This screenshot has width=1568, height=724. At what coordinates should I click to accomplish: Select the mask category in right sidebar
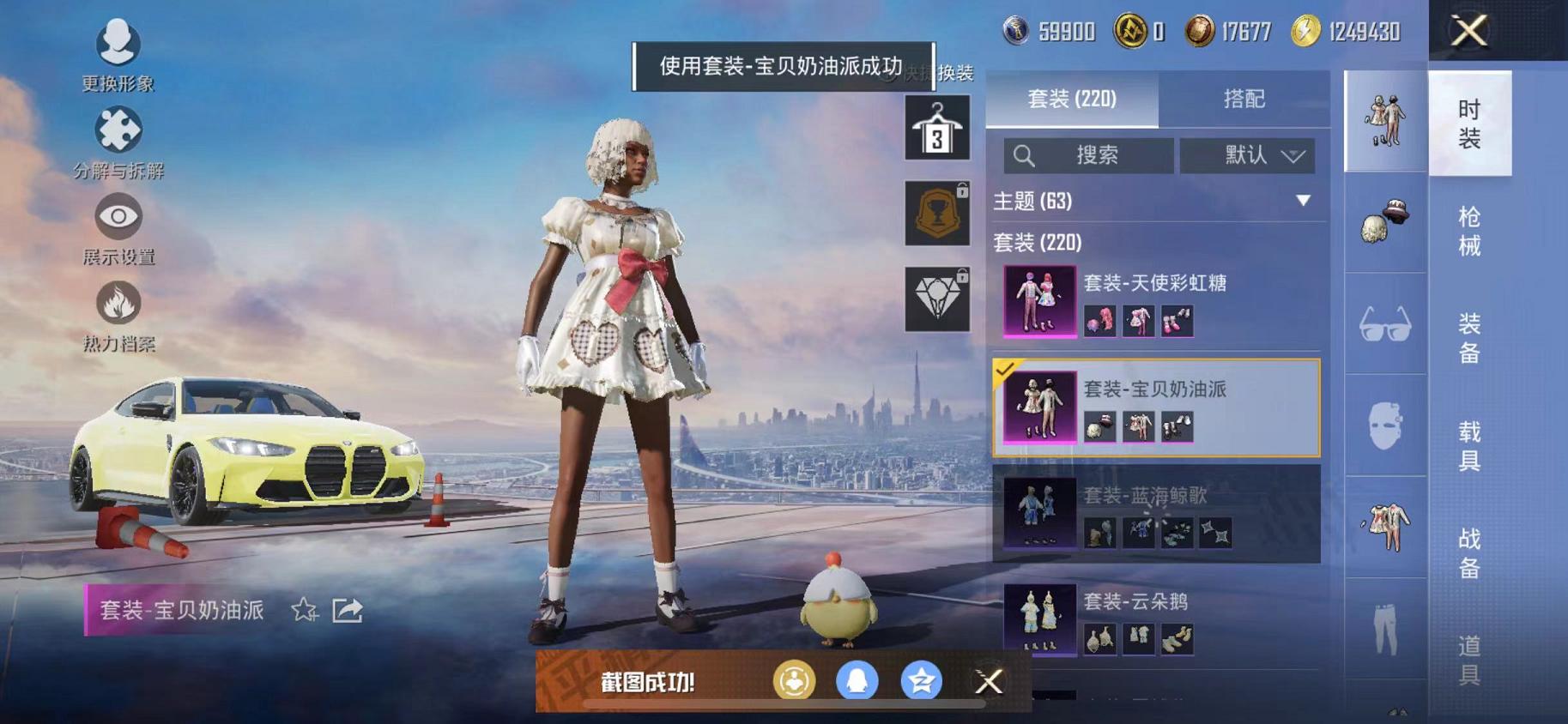point(1384,427)
